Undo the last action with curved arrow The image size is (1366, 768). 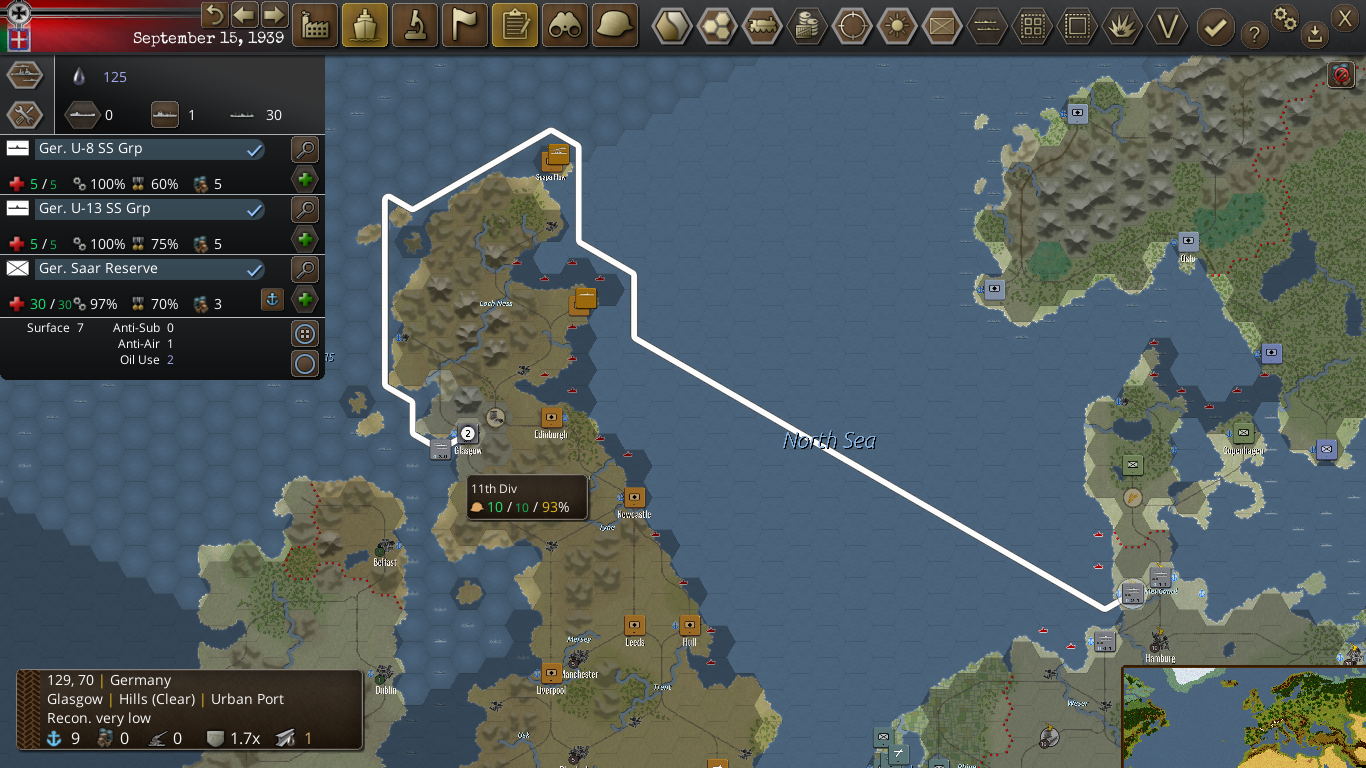tap(214, 15)
